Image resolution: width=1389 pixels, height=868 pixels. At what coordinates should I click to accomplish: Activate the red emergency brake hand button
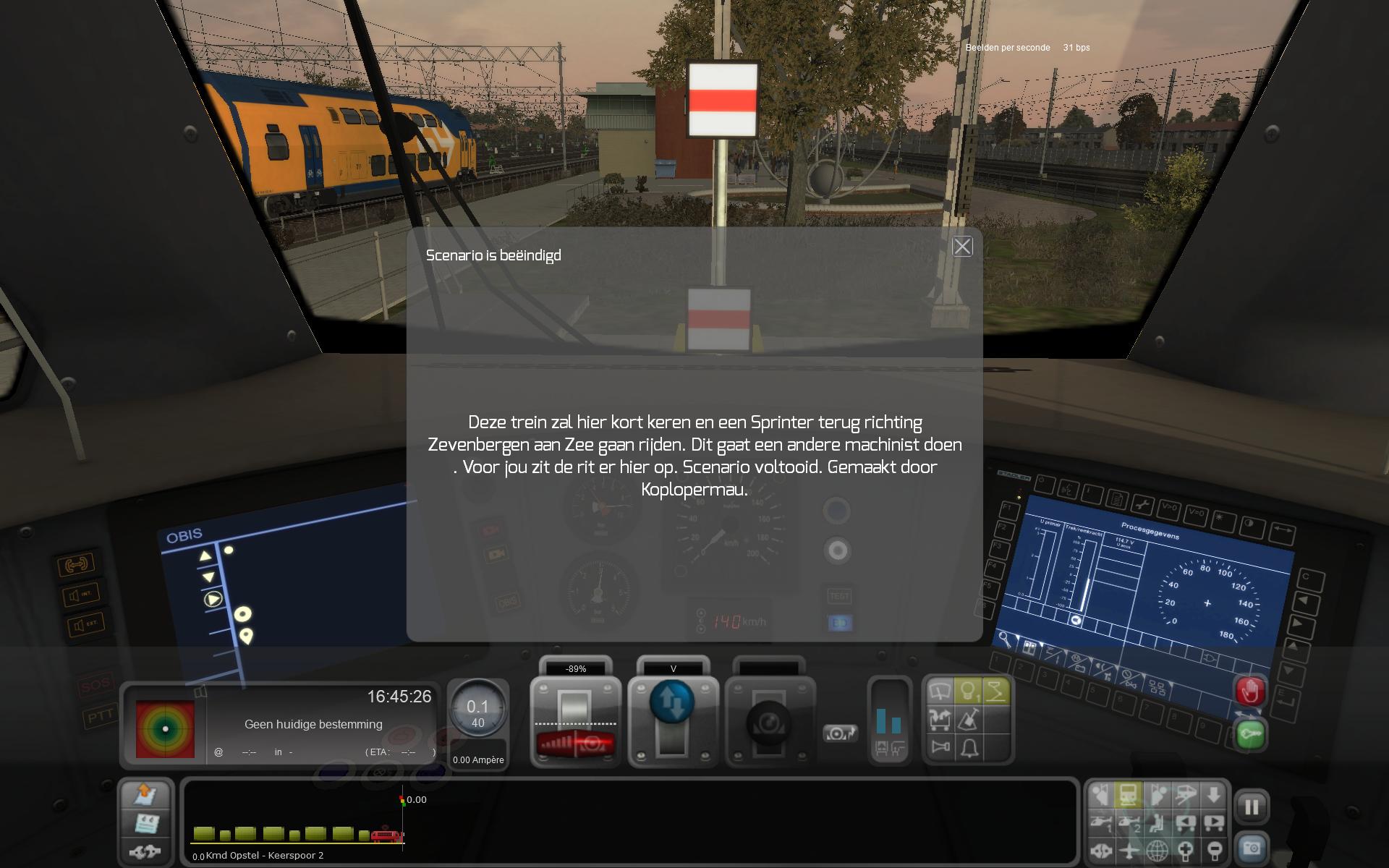(1250, 692)
